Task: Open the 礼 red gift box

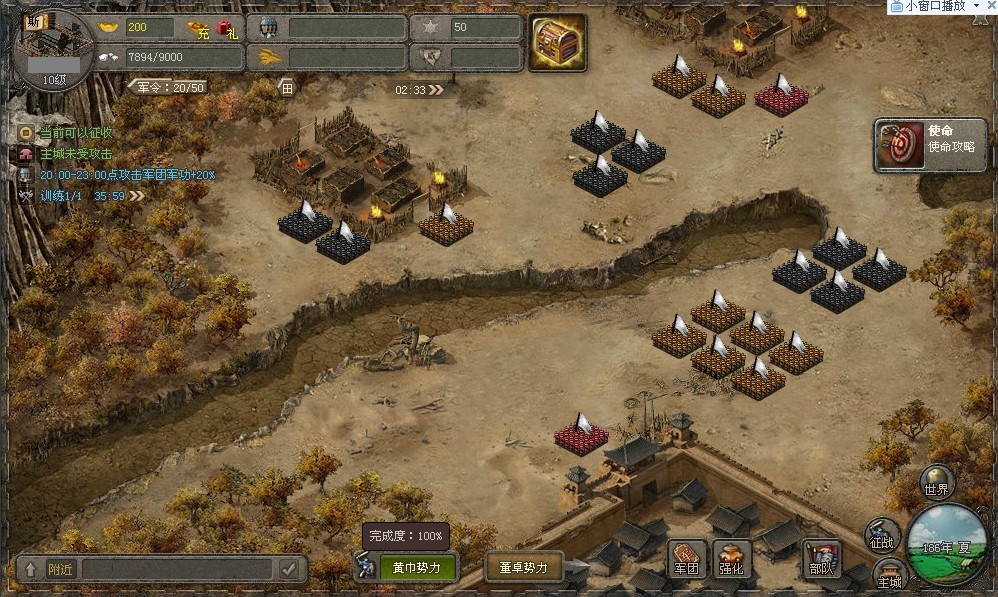Action: point(228,28)
